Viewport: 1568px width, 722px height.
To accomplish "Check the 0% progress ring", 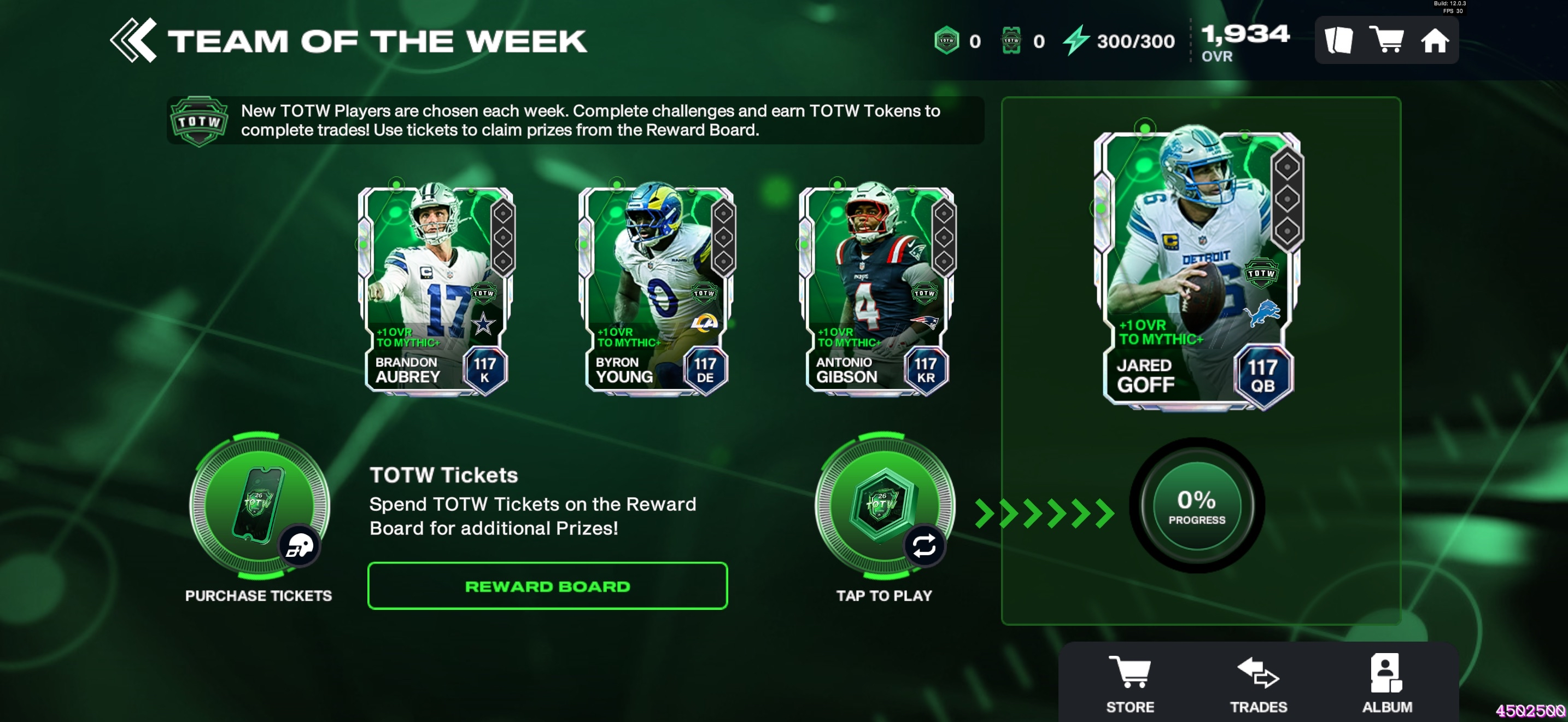I will coord(1197,506).
